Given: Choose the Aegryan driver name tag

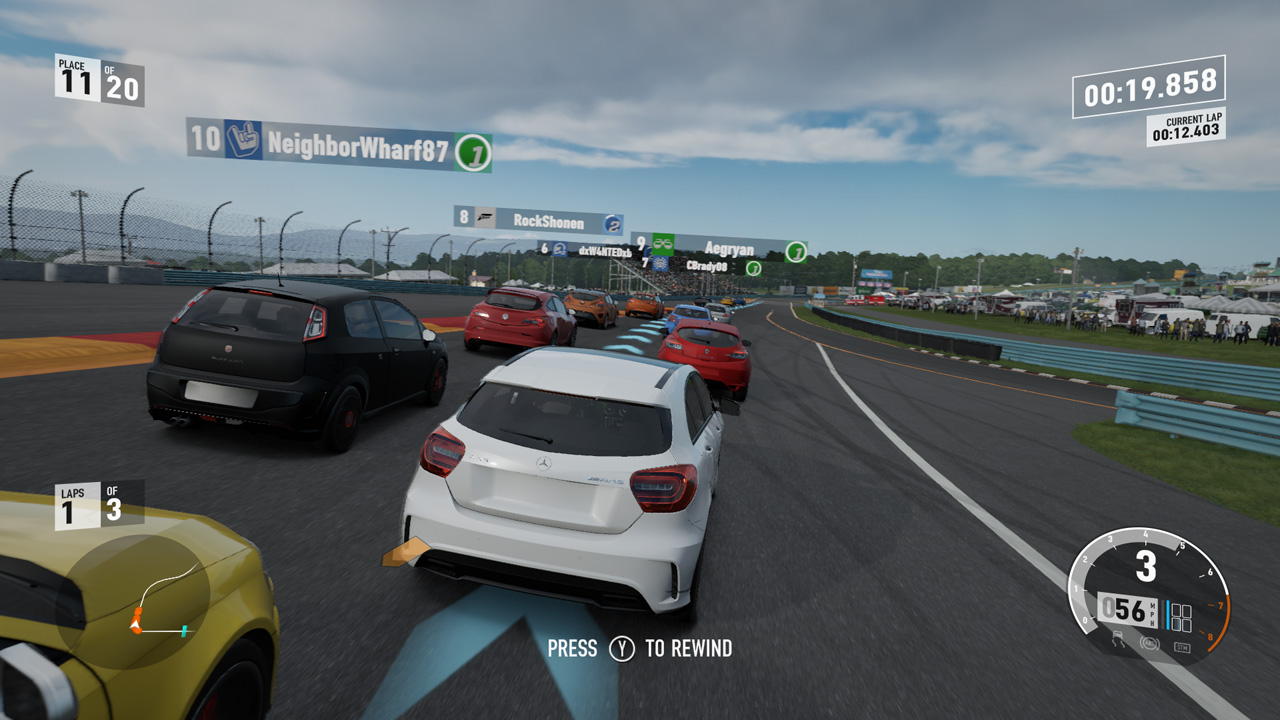Looking at the screenshot, I should pyautogui.click(x=718, y=248).
